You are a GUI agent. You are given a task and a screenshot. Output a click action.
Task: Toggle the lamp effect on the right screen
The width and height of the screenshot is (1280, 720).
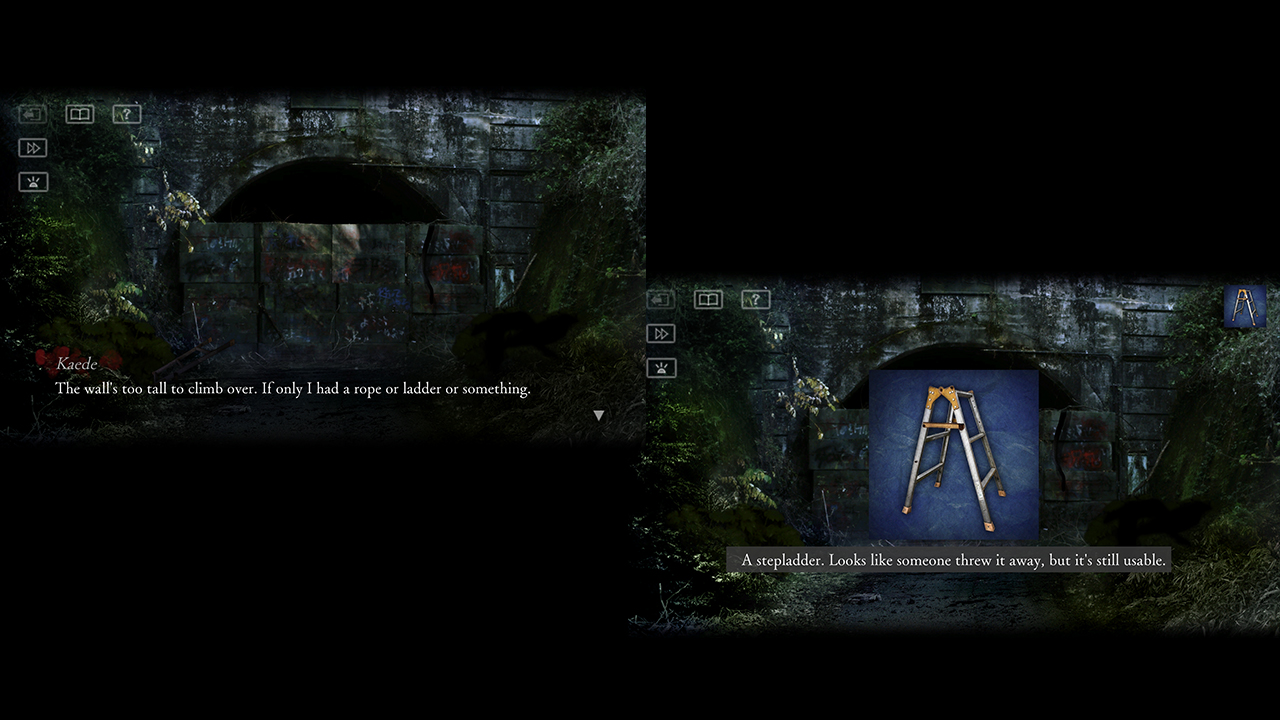point(660,367)
